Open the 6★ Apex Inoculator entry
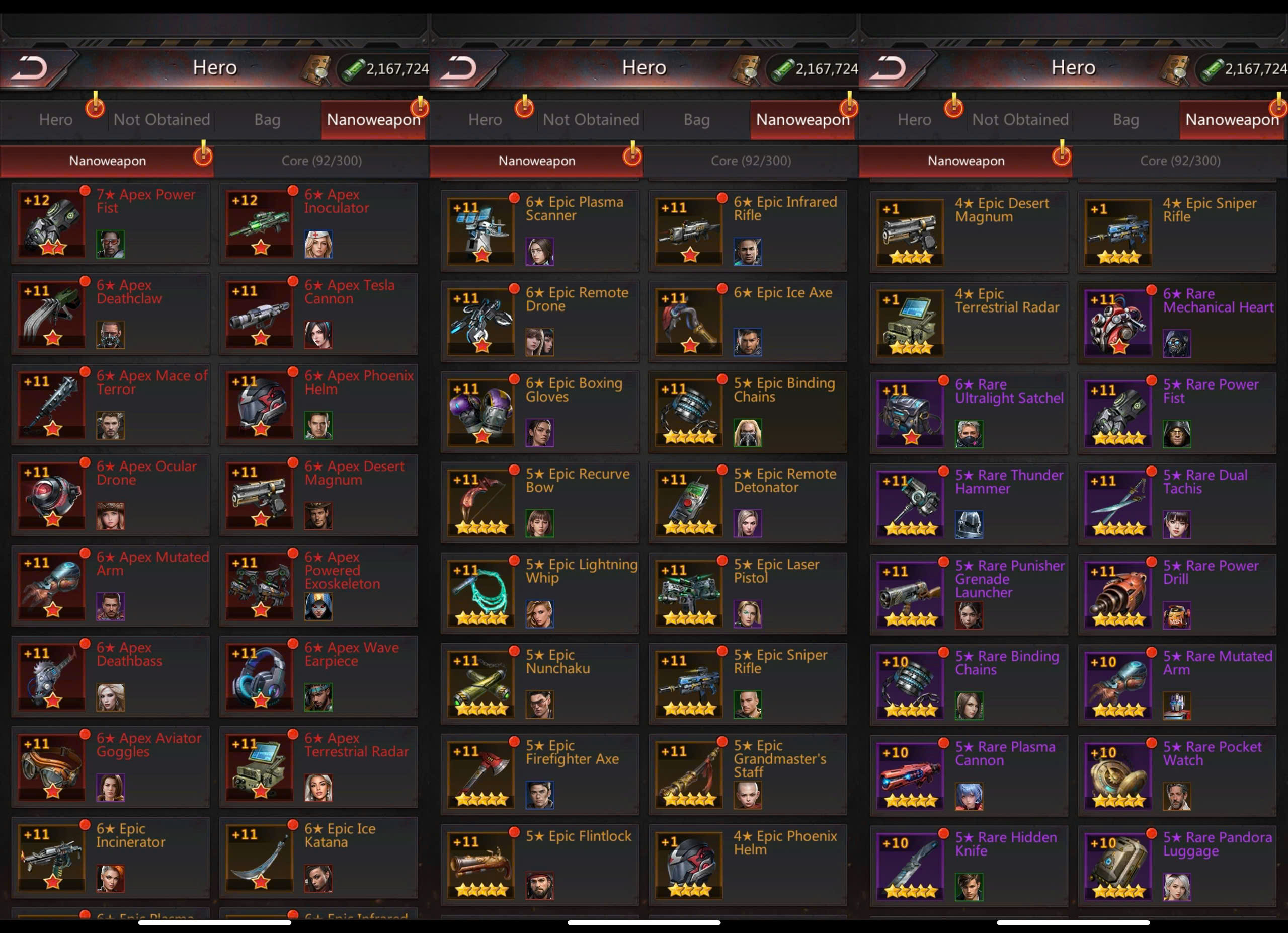1288x933 pixels. click(318, 222)
